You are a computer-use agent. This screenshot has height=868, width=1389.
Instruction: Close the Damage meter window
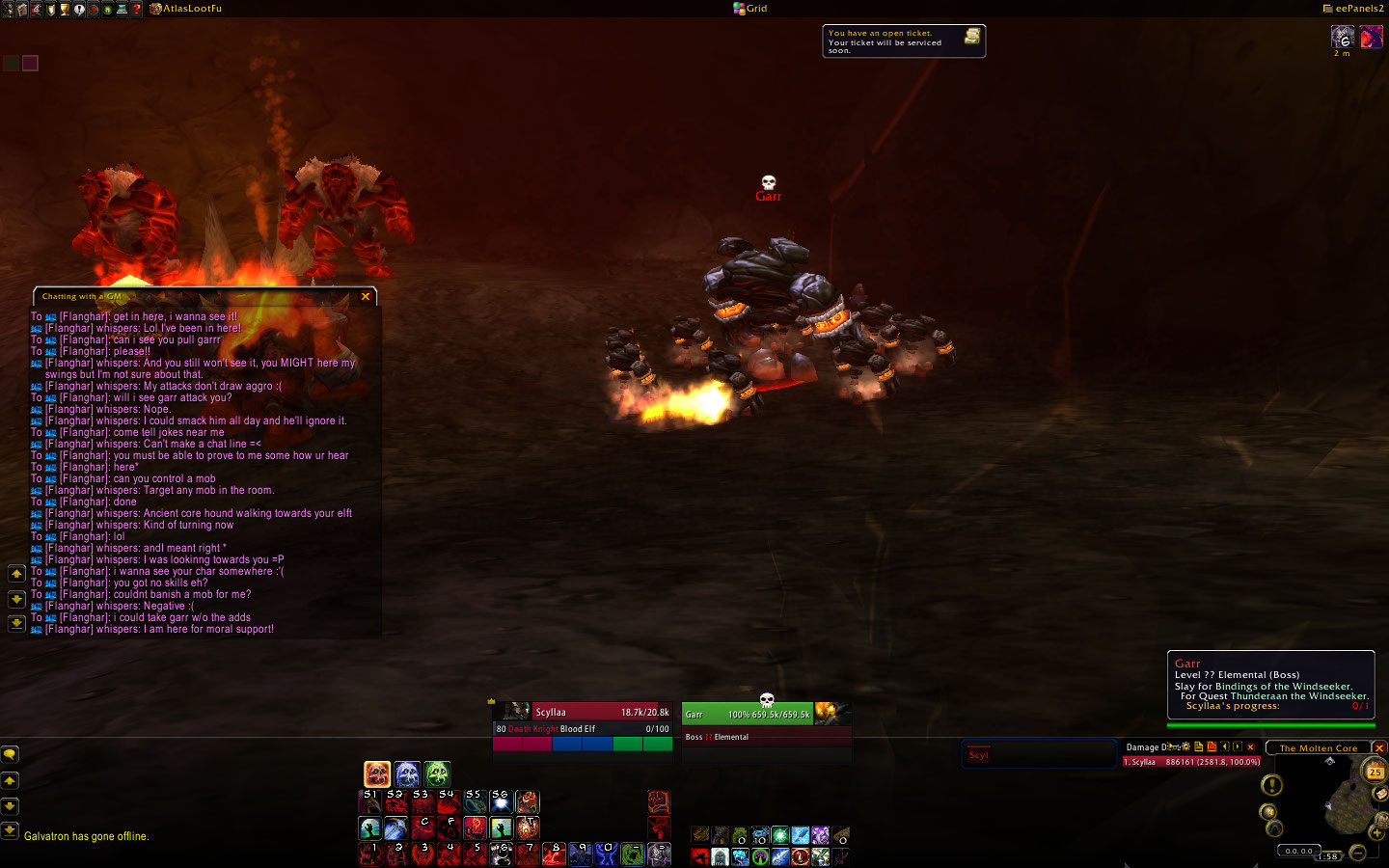[1251, 747]
